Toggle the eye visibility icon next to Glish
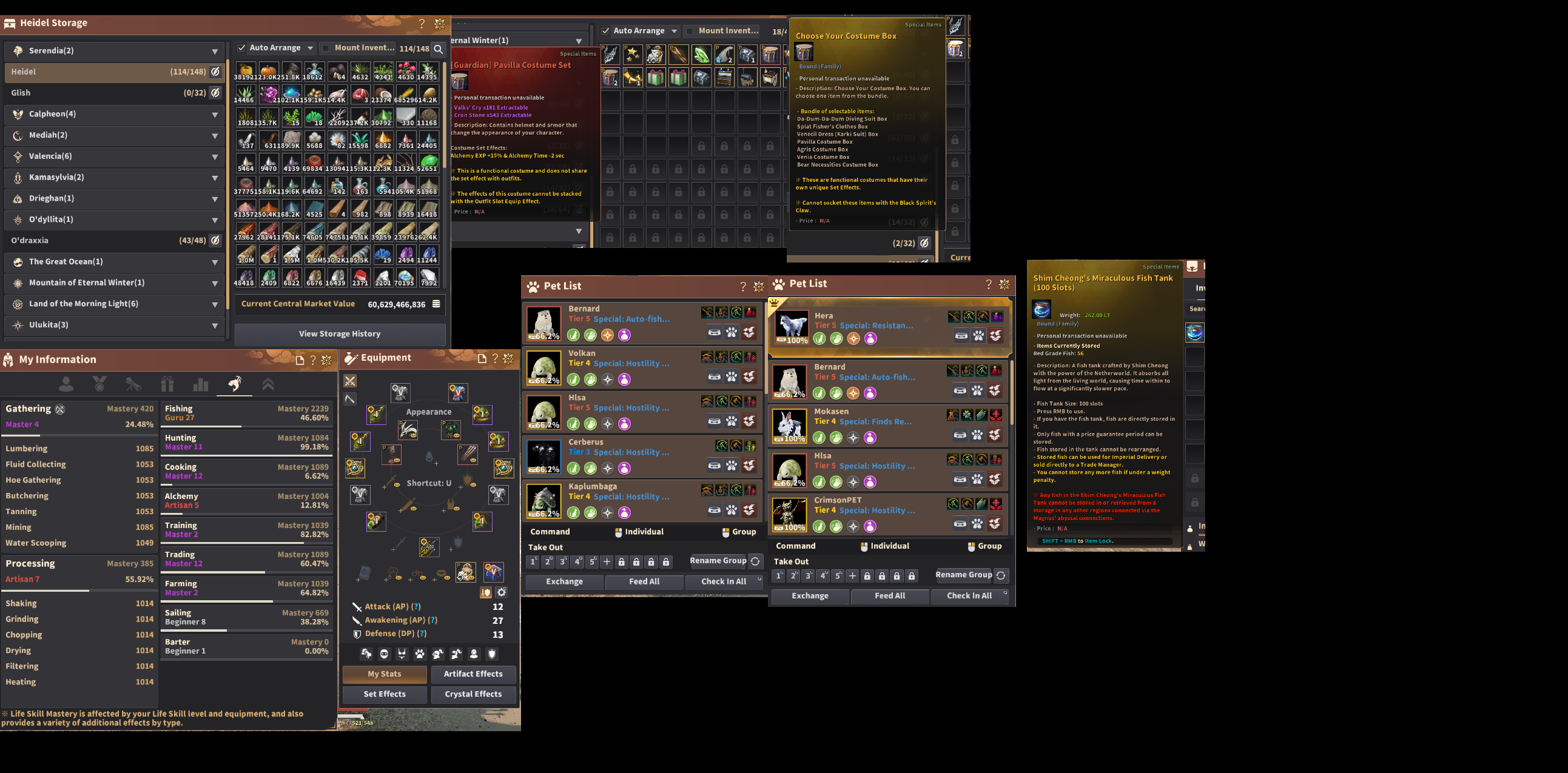The image size is (1568, 773). [x=214, y=92]
